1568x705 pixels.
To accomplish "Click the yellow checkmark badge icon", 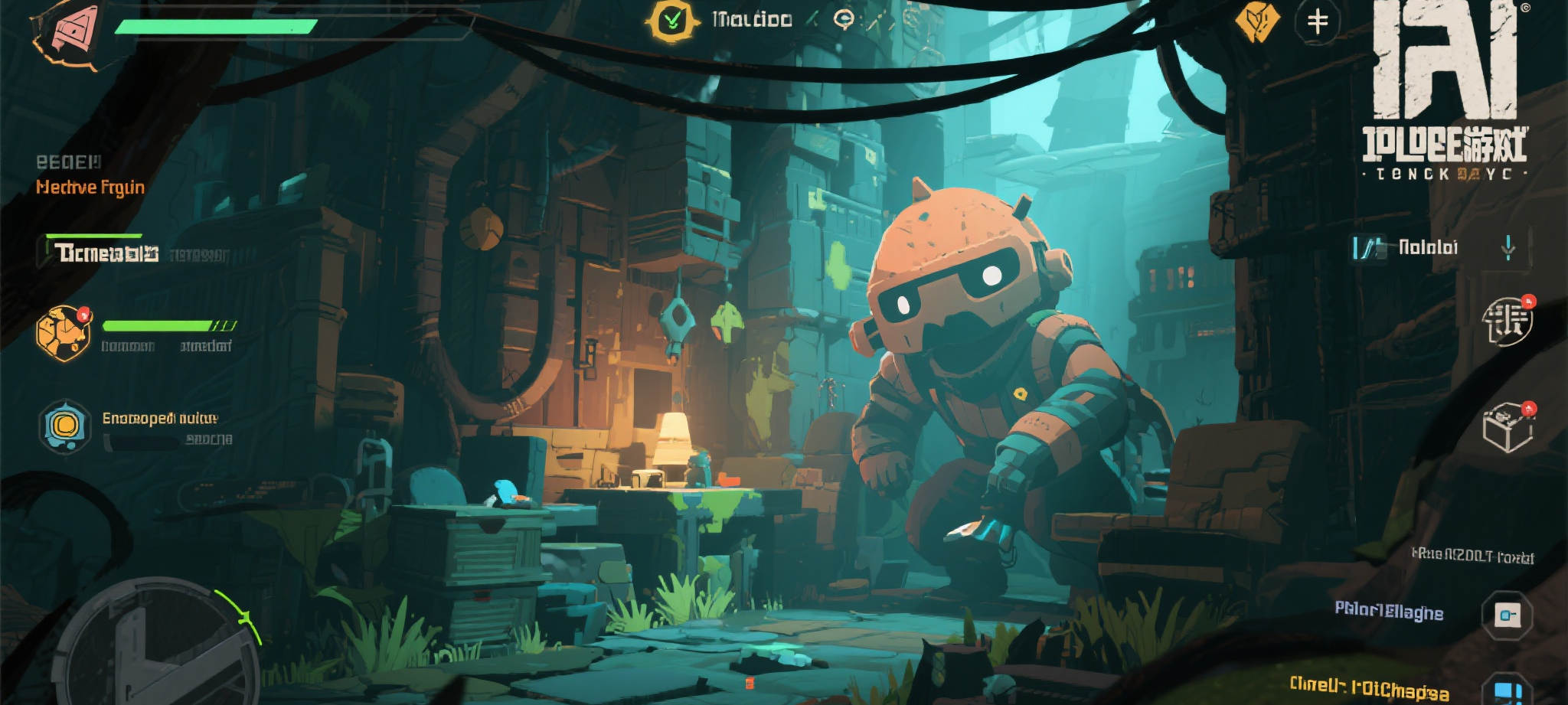I will (671, 20).
